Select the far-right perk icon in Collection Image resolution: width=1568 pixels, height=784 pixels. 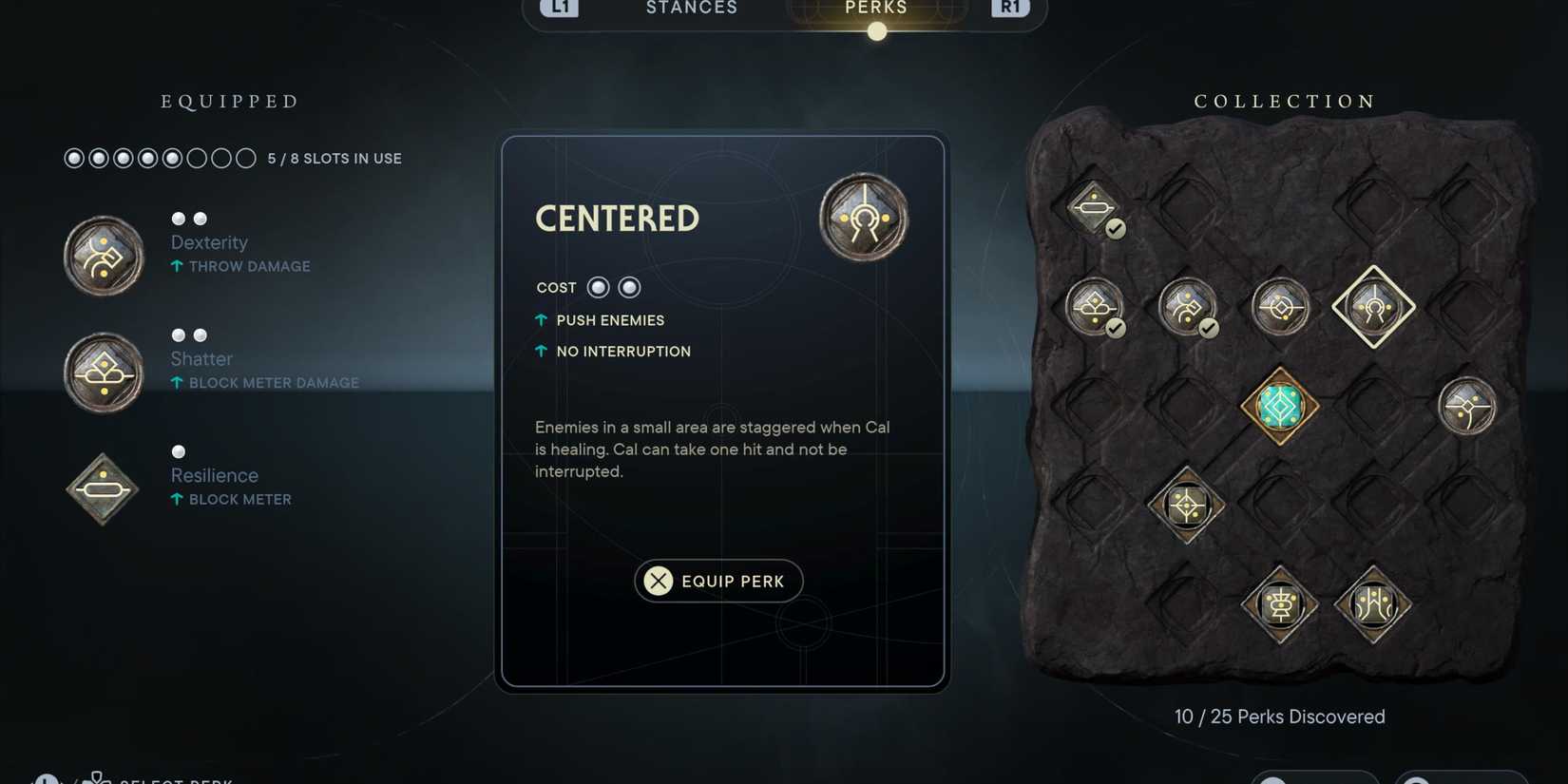point(1467,405)
